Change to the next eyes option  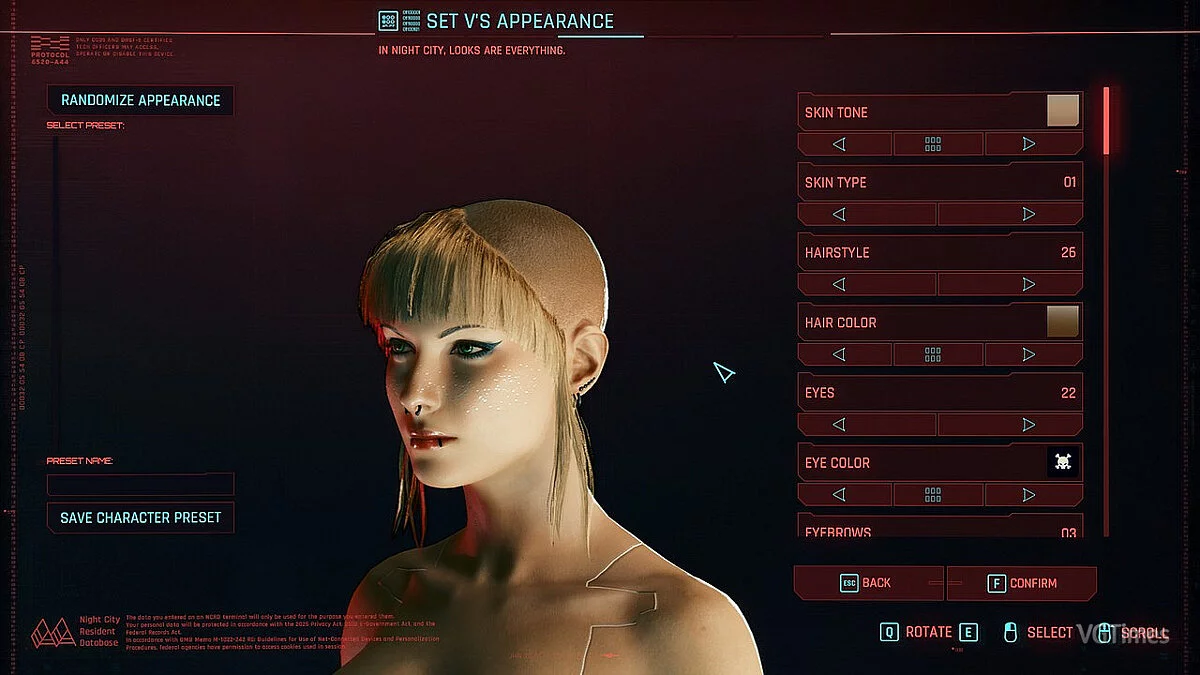(1029, 424)
